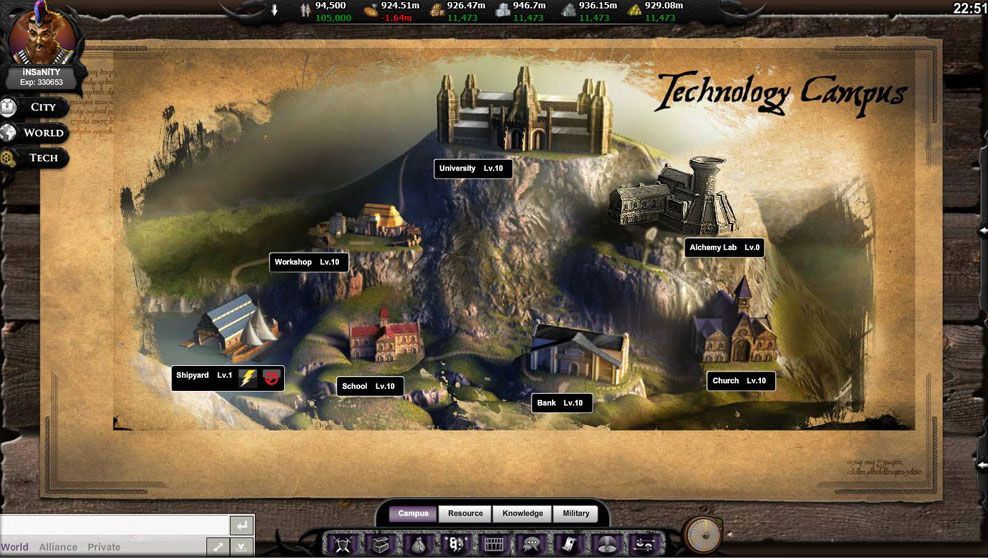Select the Bank Lv.10 label
This screenshot has height=558, width=988.
560,403
